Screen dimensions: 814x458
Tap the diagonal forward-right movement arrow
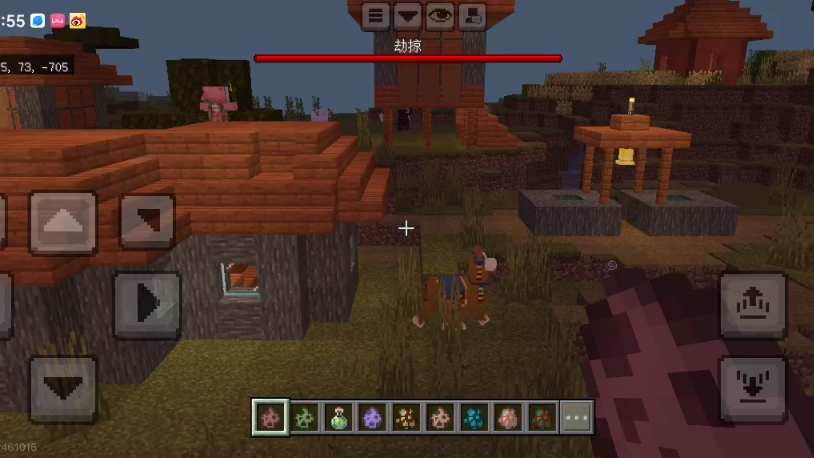[x=147, y=221]
